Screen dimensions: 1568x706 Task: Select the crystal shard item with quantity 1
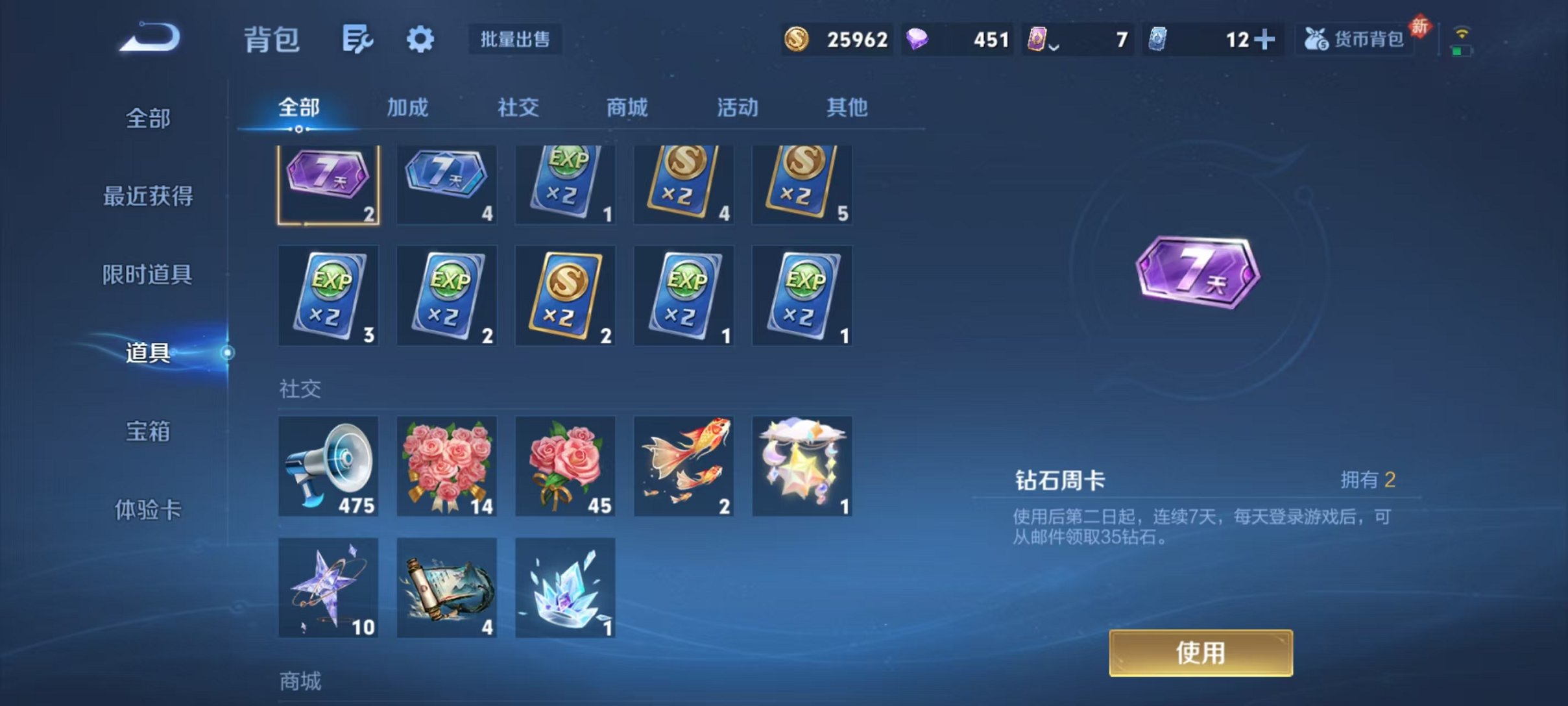click(x=565, y=589)
